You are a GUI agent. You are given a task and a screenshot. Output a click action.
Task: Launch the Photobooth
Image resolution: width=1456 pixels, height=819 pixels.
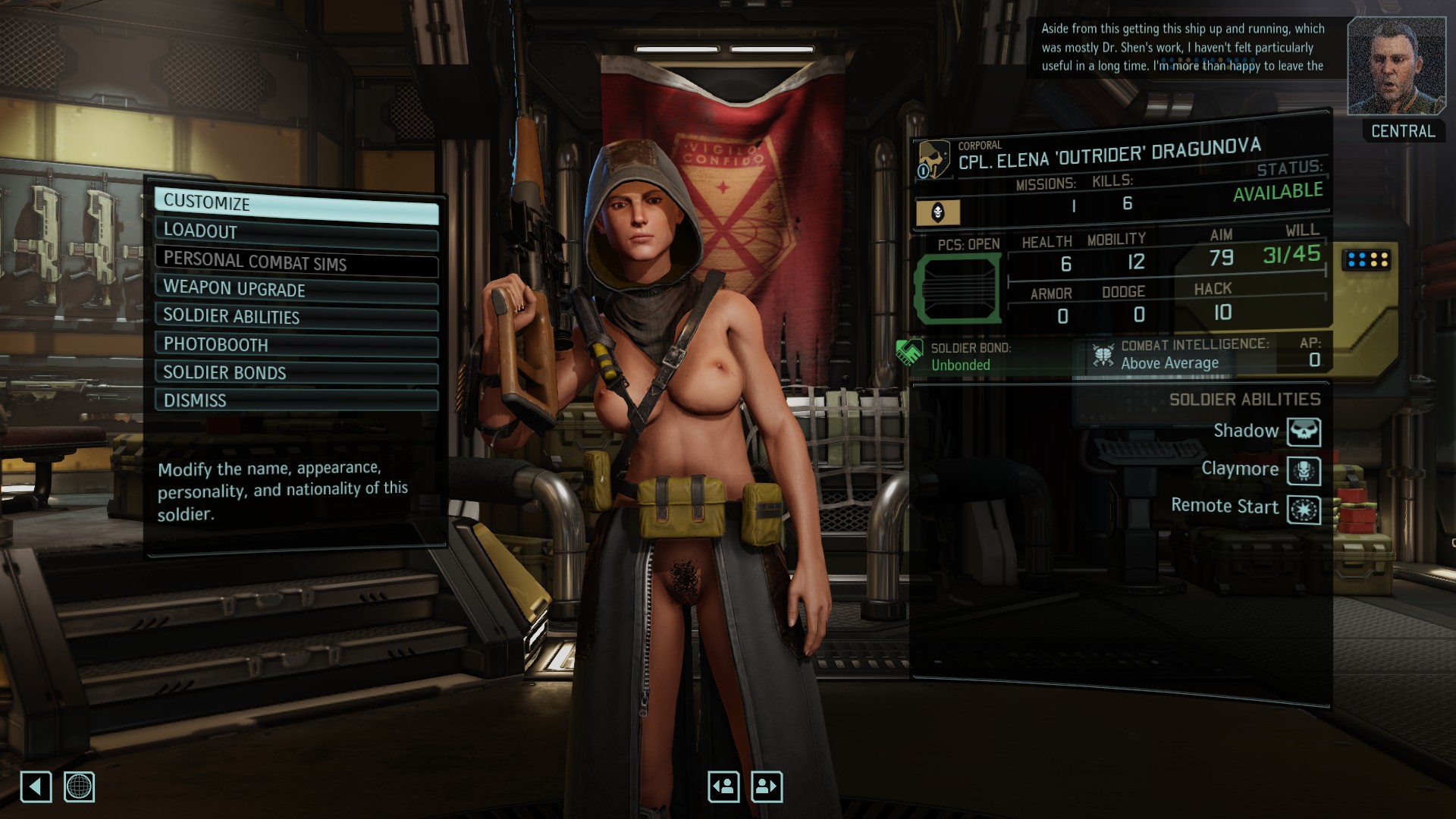(x=296, y=345)
